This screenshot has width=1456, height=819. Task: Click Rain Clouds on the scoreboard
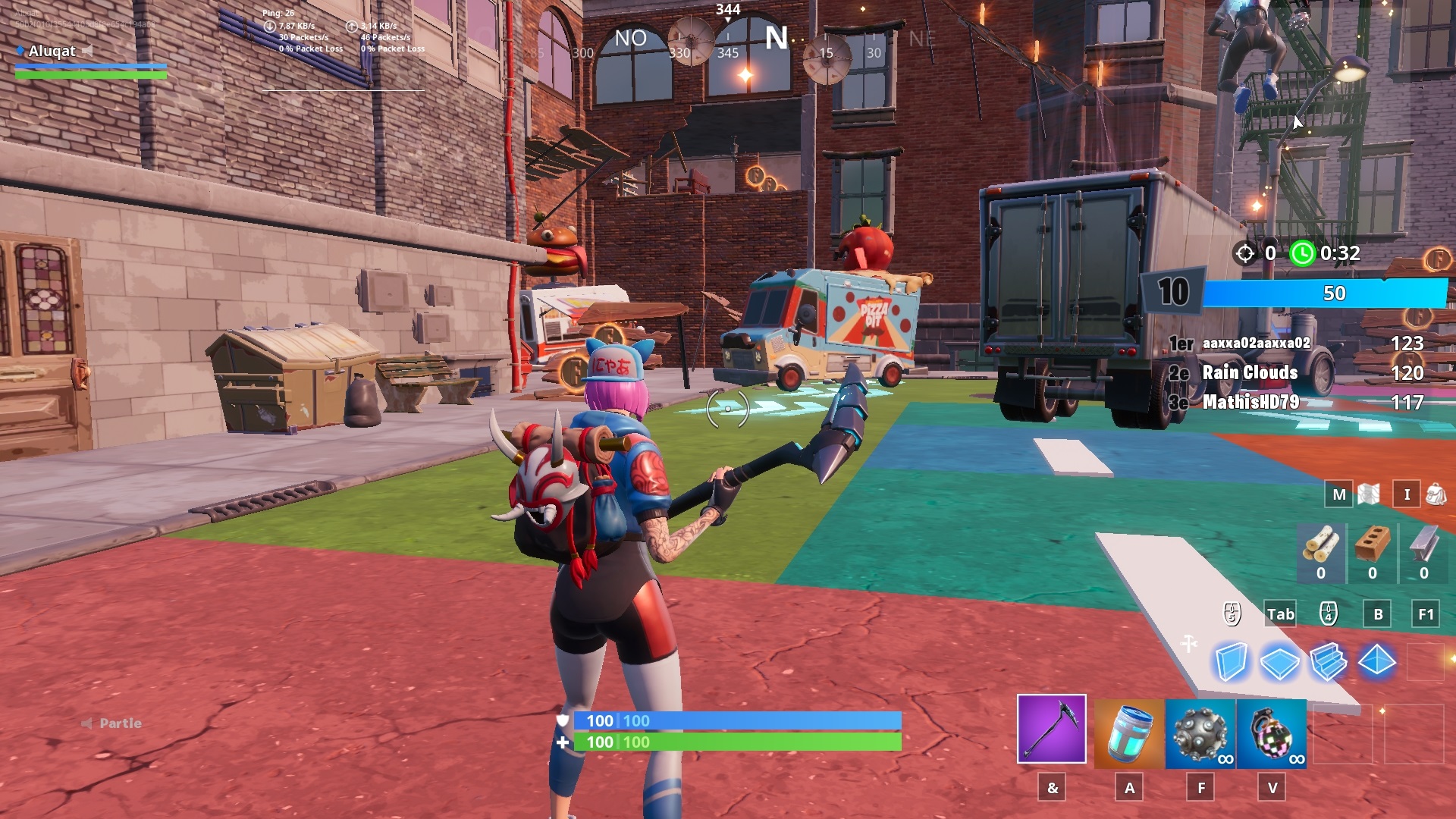tap(1250, 373)
